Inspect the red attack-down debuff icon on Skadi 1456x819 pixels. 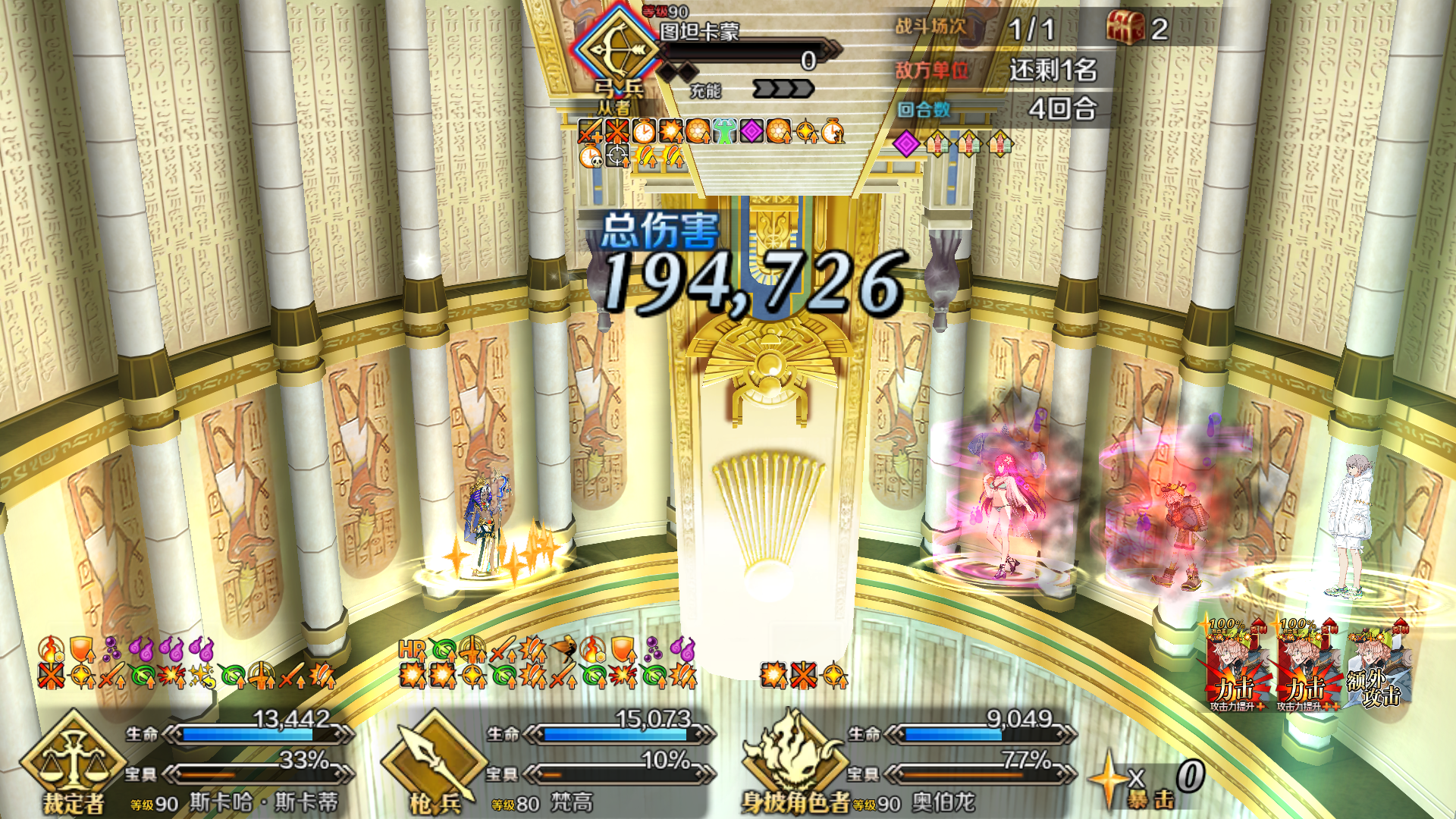50,676
